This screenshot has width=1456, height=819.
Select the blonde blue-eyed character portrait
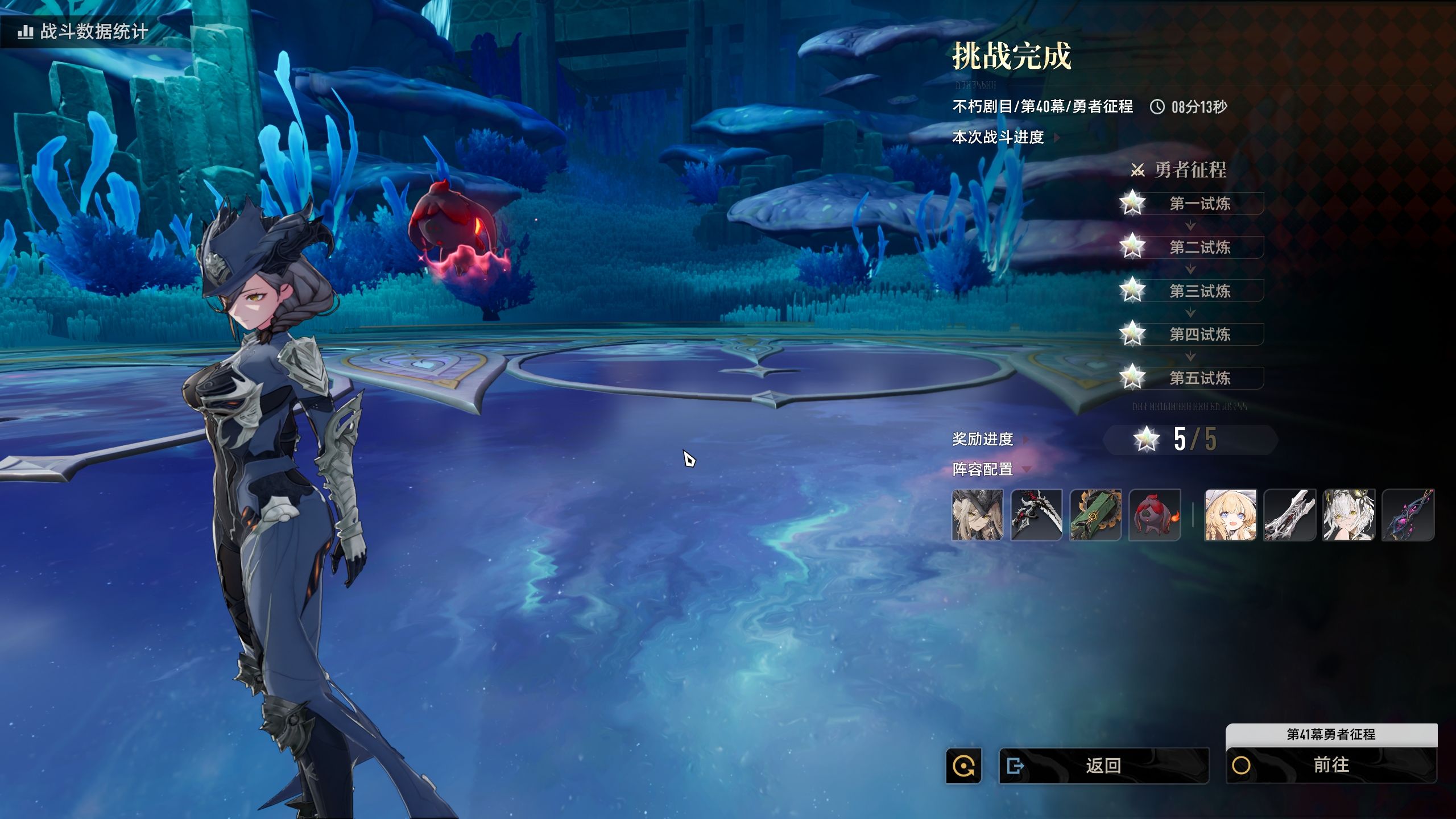point(1230,515)
